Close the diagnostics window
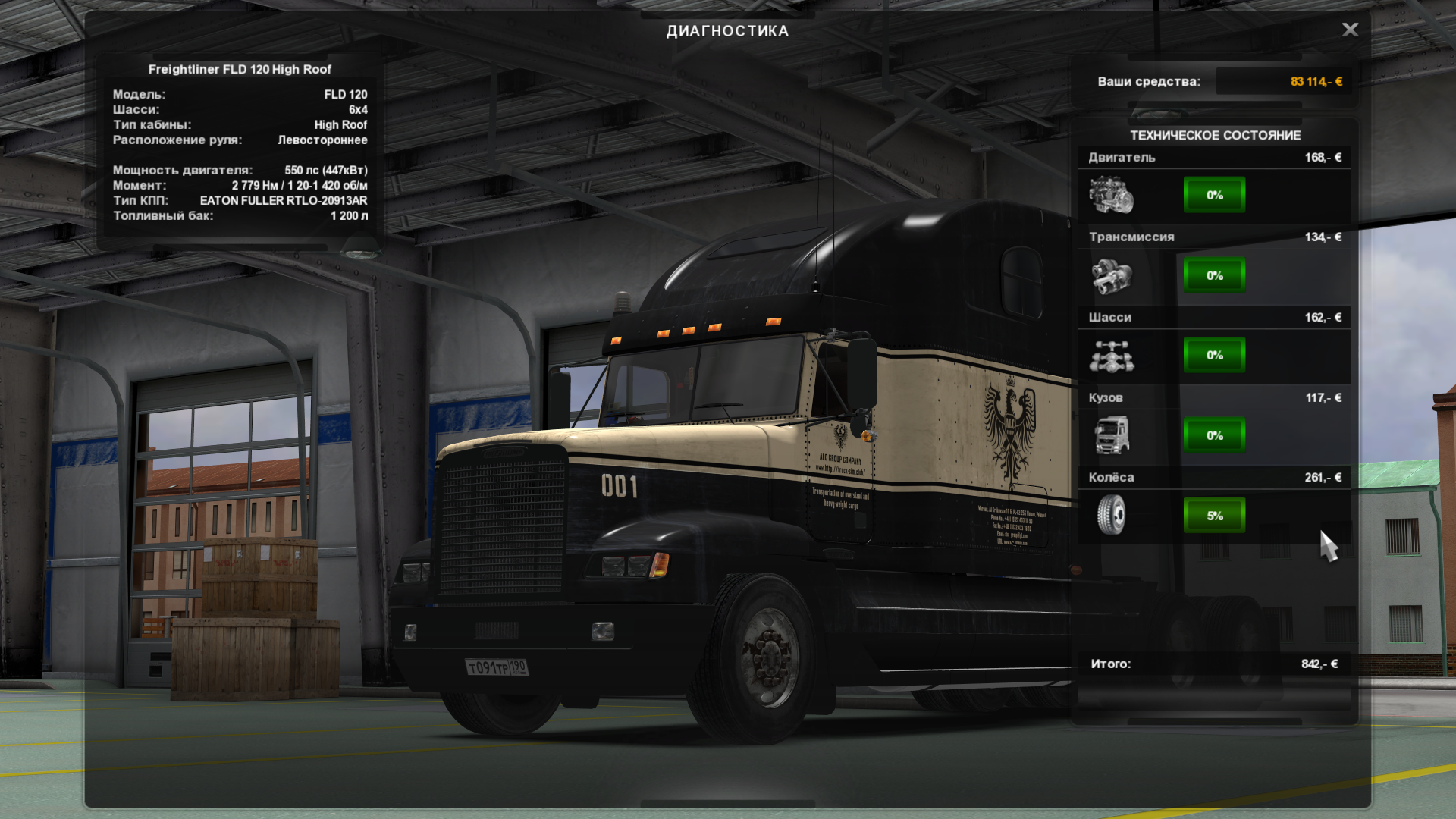 (x=1350, y=30)
